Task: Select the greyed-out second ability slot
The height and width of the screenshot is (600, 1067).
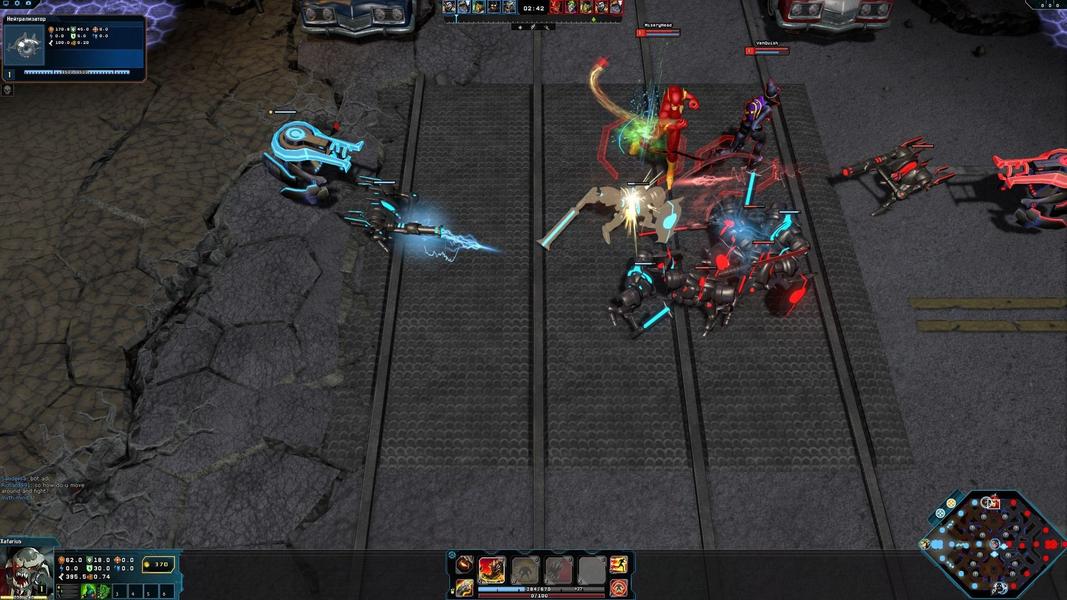Action: coord(526,570)
